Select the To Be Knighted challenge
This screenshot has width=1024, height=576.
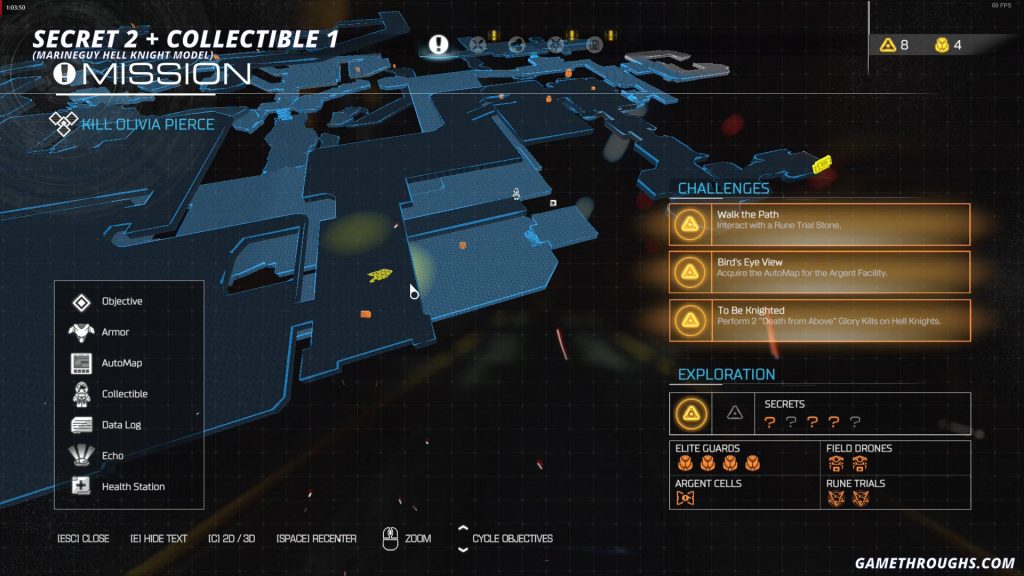tap(820, 319)
